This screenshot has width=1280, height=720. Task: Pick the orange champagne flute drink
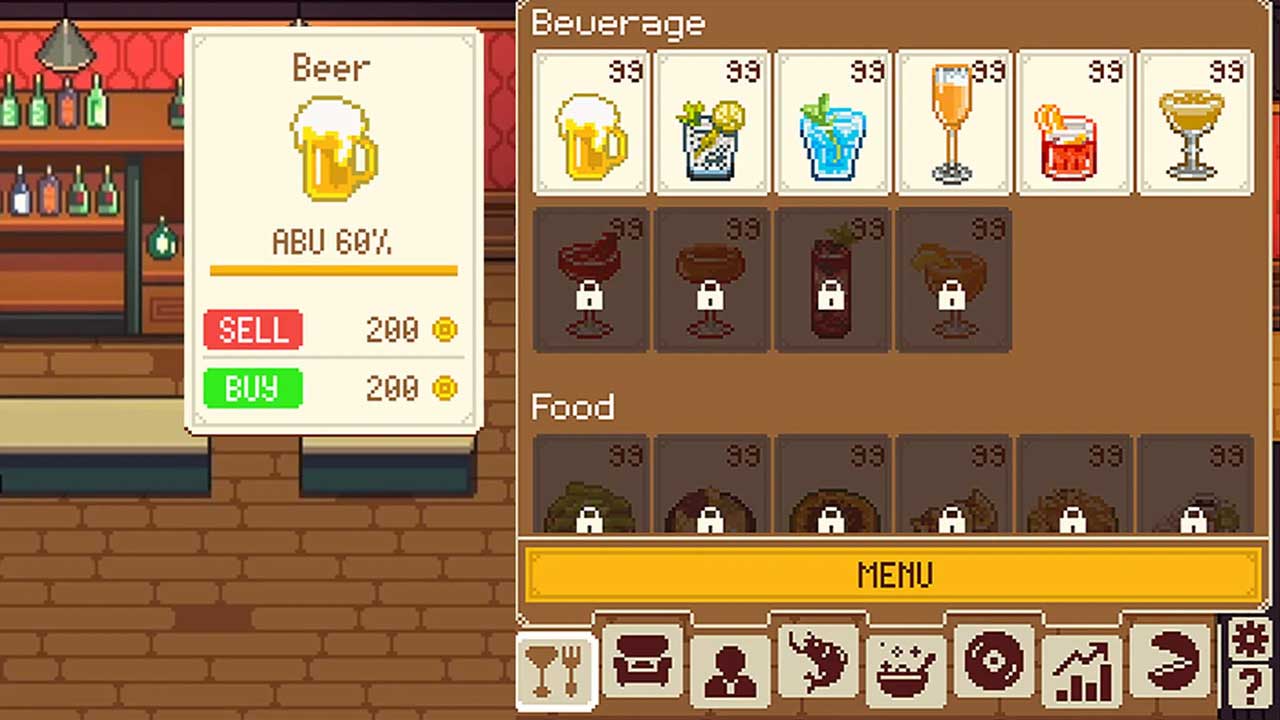point(954,122)
